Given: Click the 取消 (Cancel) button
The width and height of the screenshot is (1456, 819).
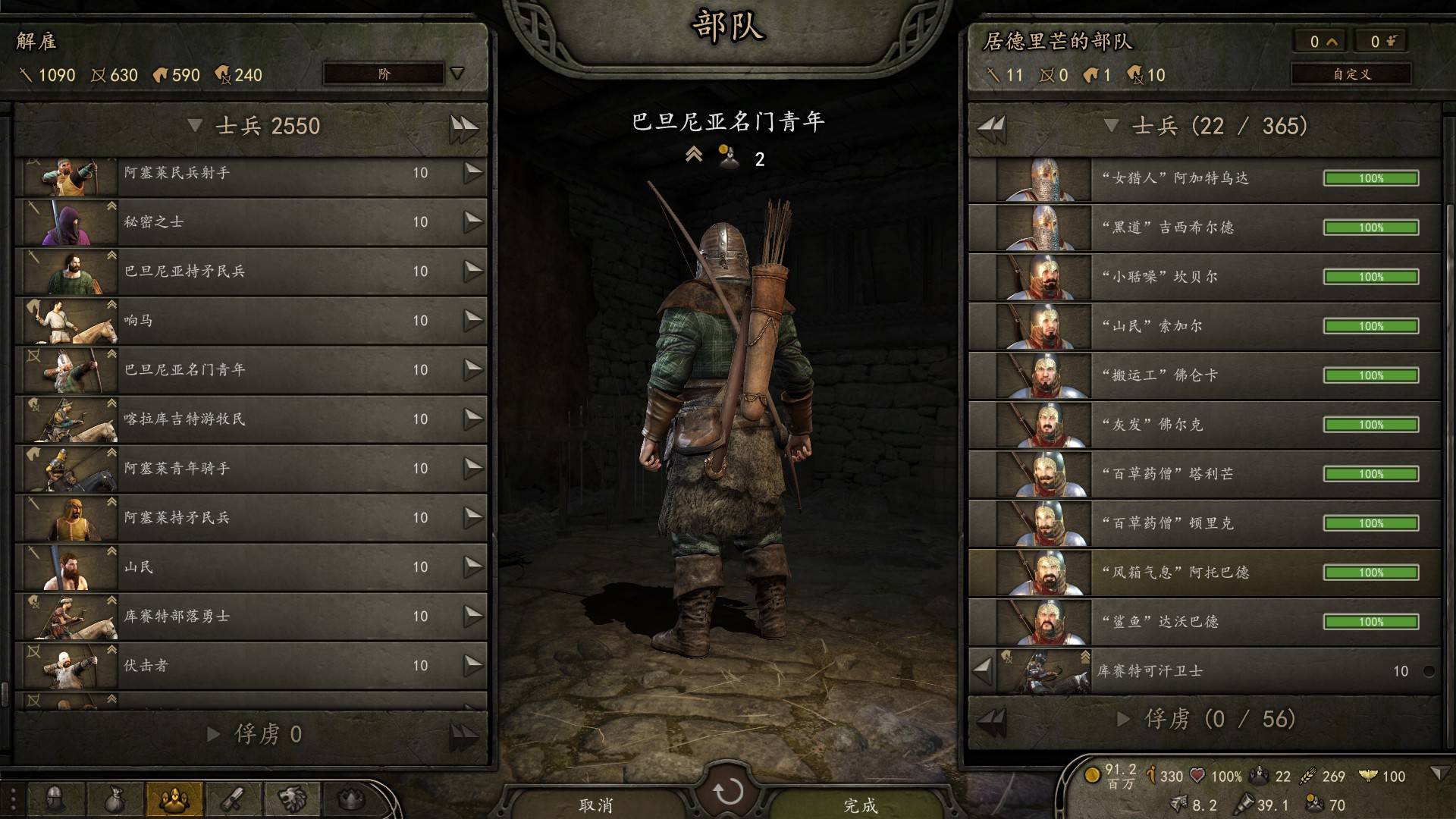Looking at the screenshot, I should [596, 804].
